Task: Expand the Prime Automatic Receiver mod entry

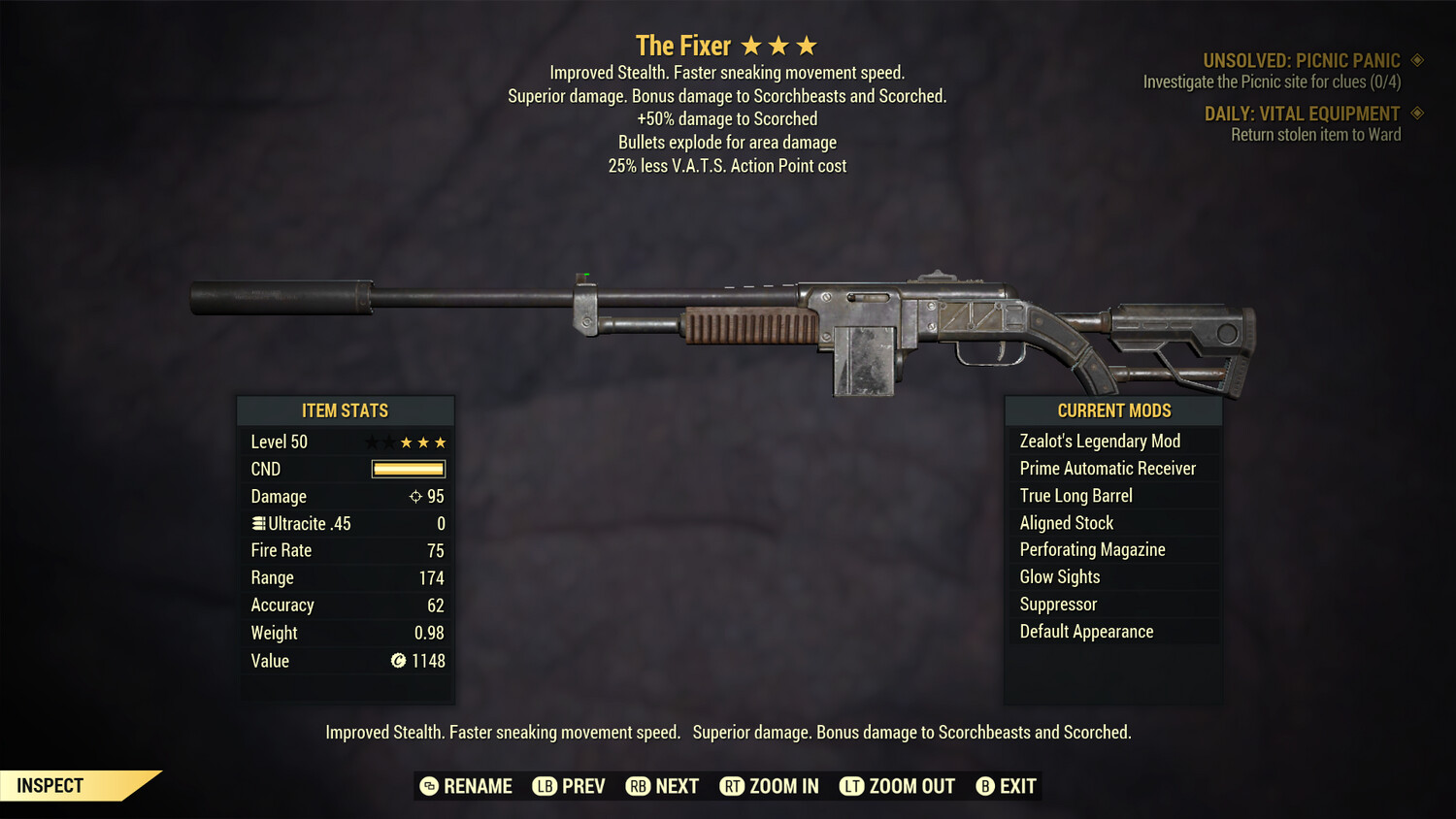Action: 1108,468
